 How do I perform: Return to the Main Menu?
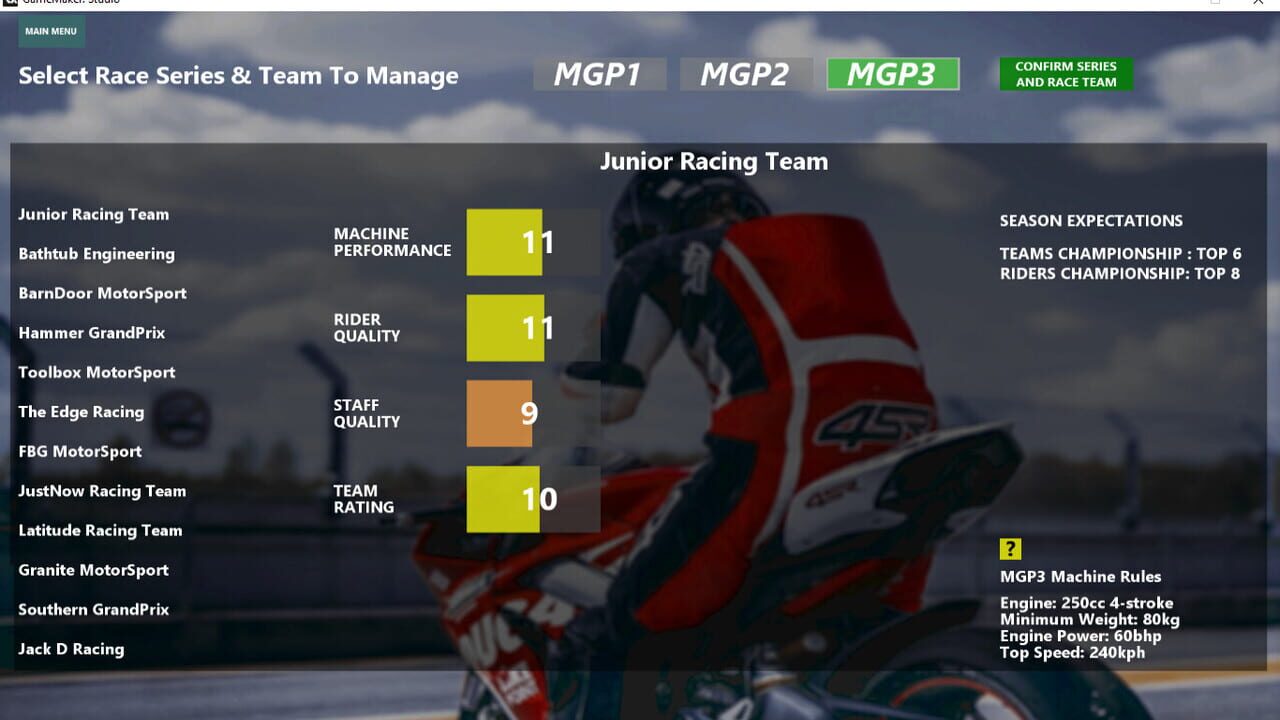[51, 31]
